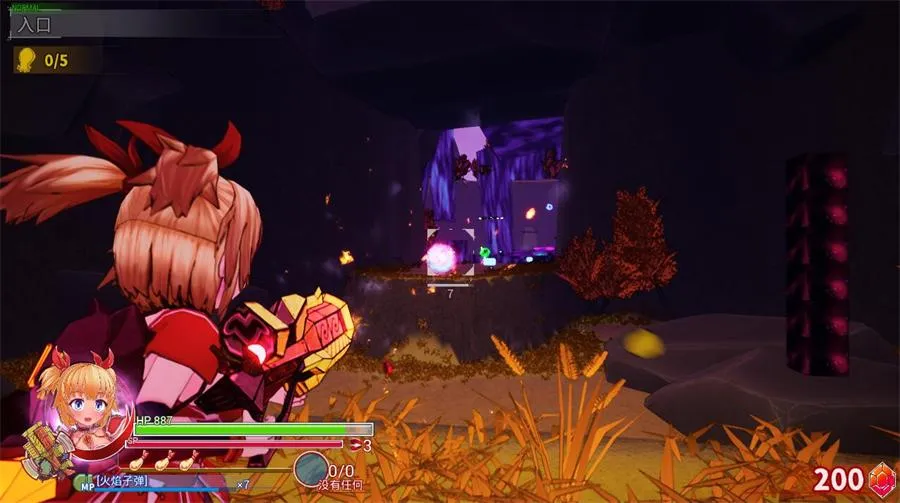Click the empty round item slot
The image size is (900, 503).
pyautogui.click(x=310, y=469)
